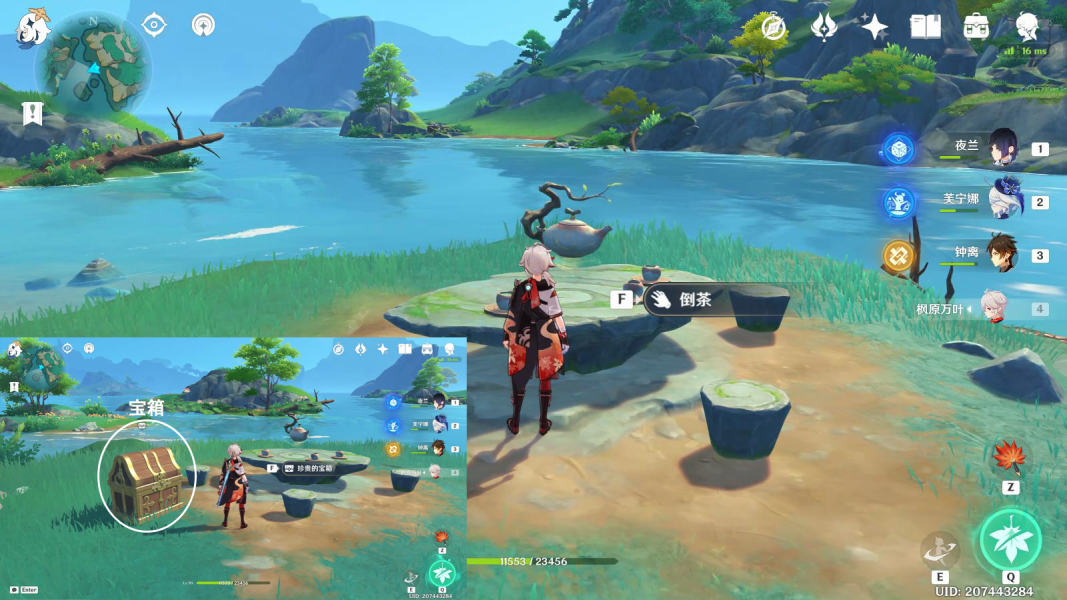Click the picture-in-picture treasure chest preview
1067x600 pixels.
[147, 475]
